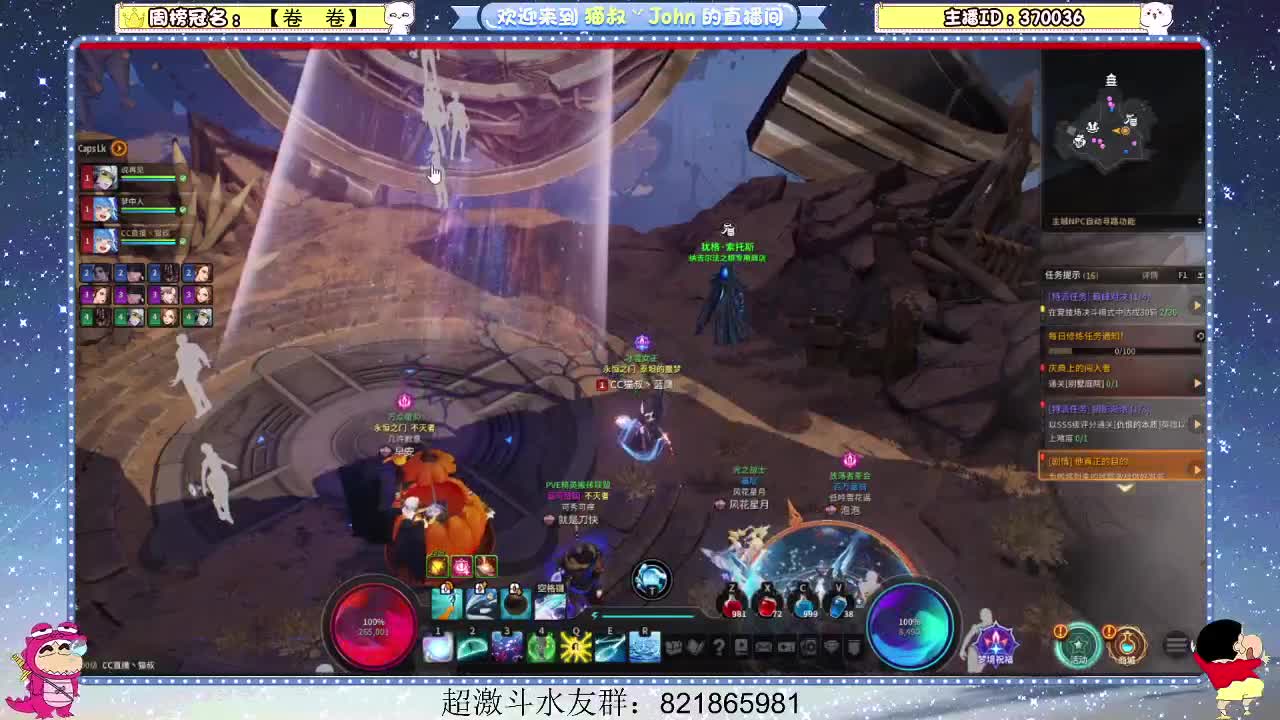The width and height of the screenshot is (1280, 720).
Task: Open the 活动 activities button
Action: [x=1079, y=645]
